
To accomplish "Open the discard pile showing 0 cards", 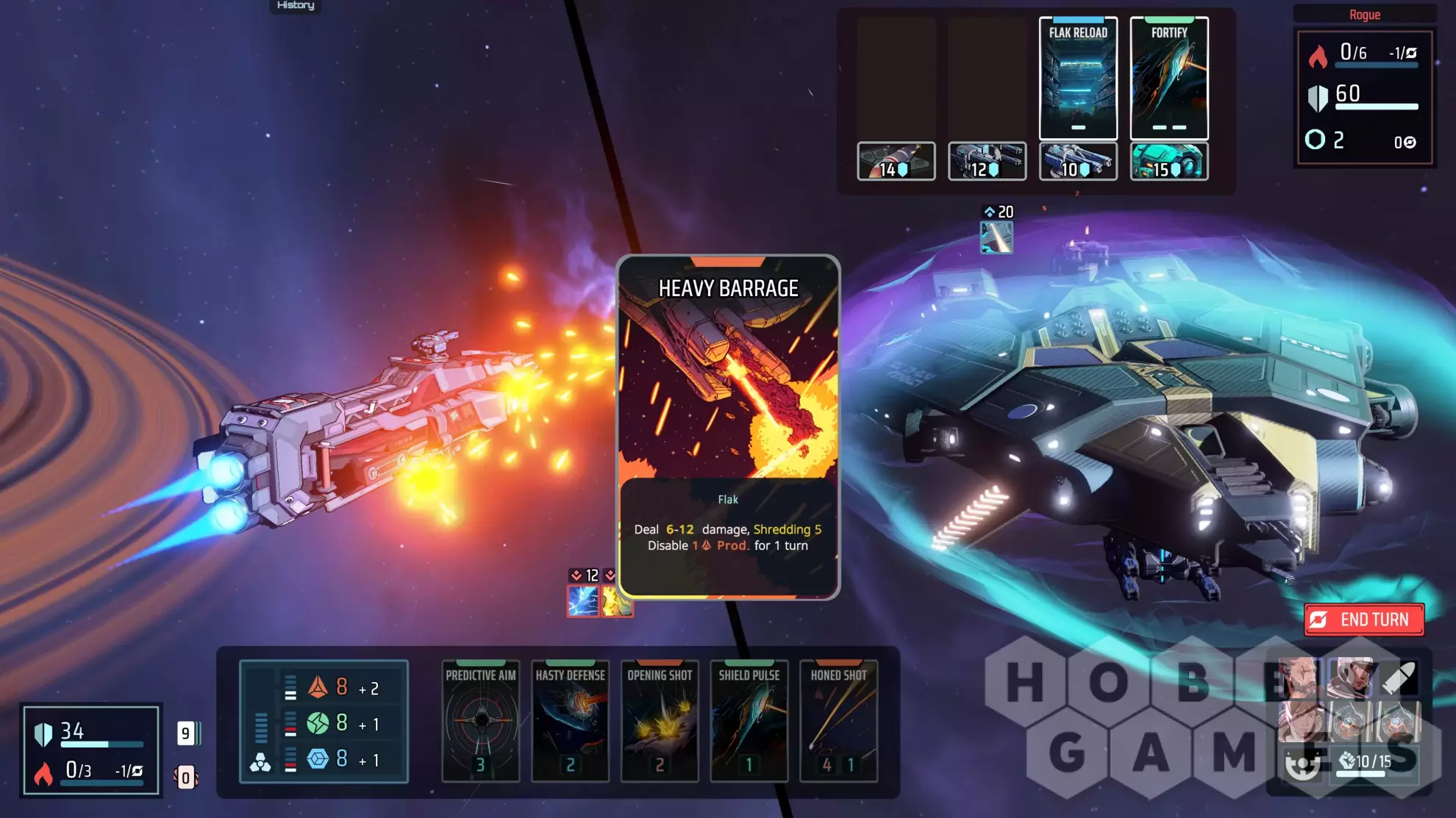I will (x=186, y=777).
